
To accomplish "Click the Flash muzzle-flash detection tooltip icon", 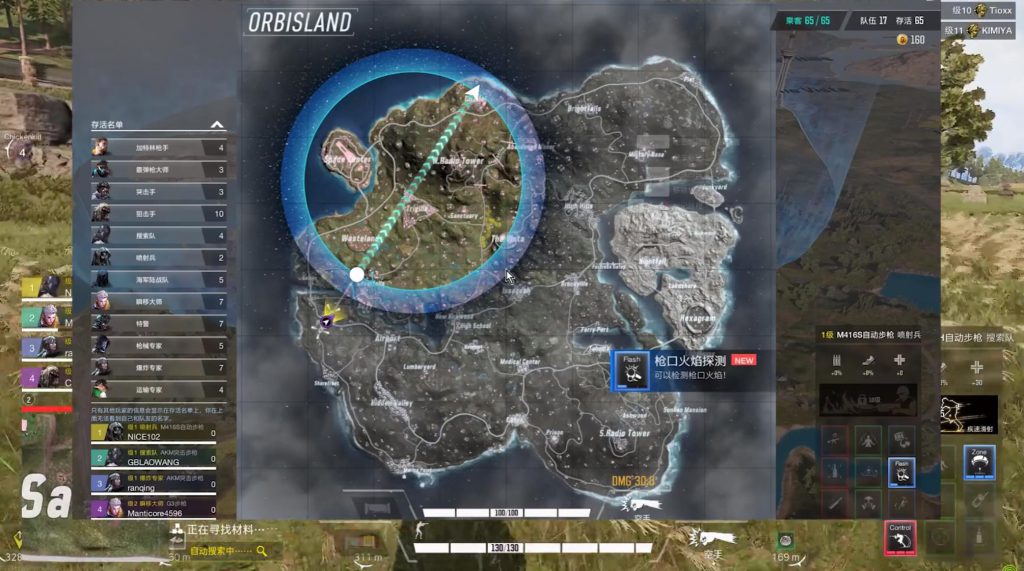I will (x=632, y=371).
